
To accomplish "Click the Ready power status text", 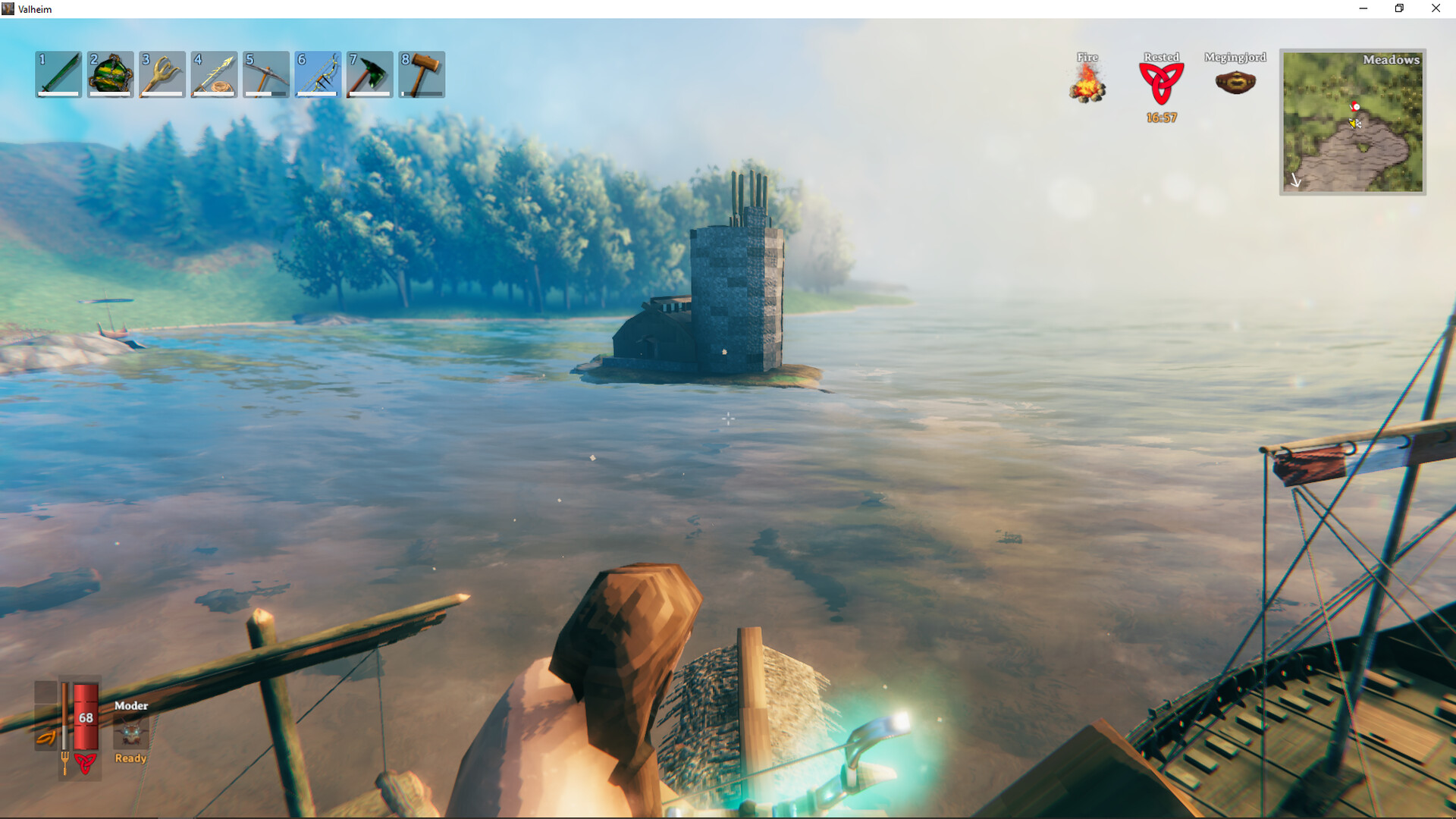I will tap(130, 758).
